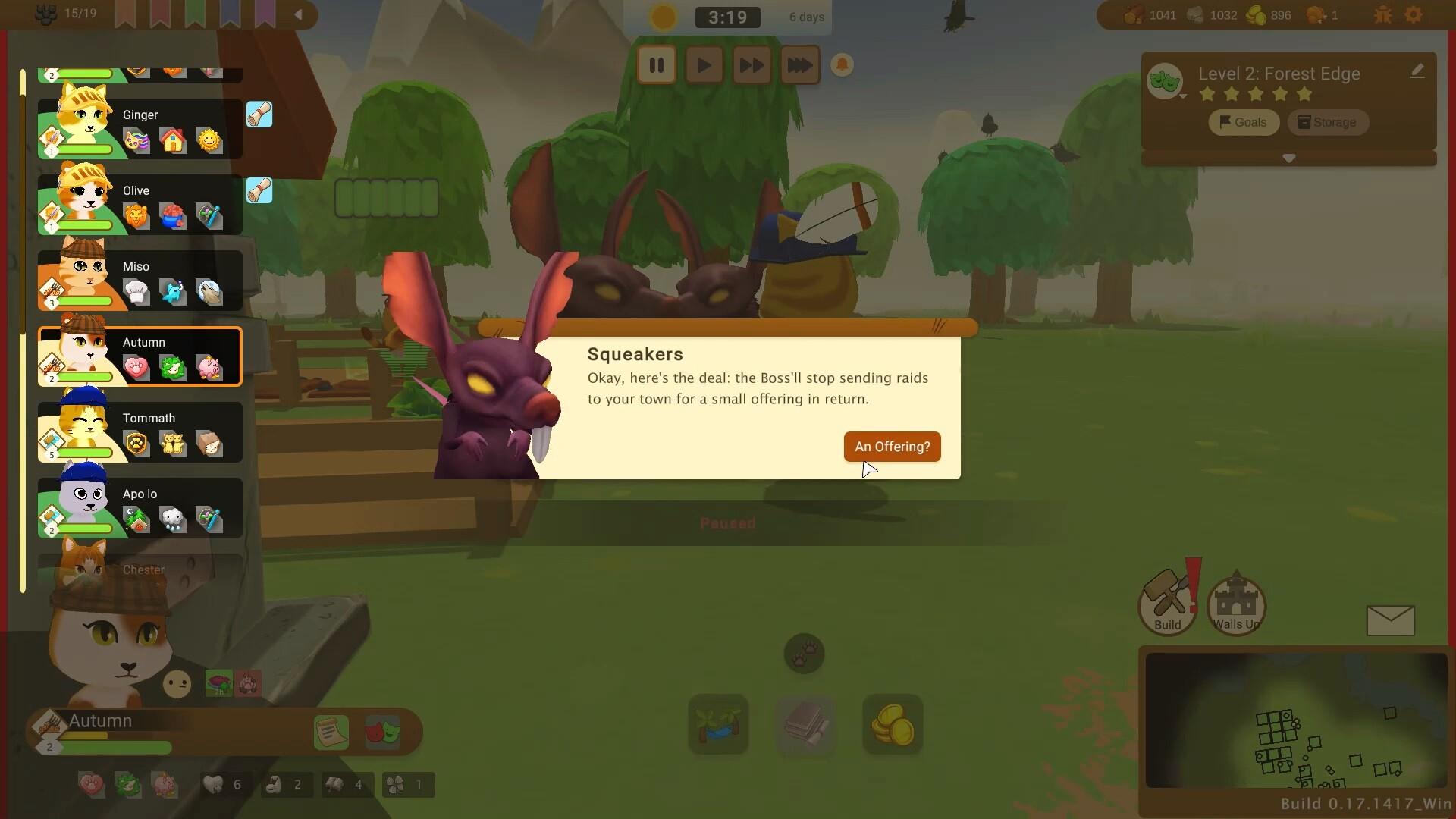The width and height of the screenshot is (1456, 819).
Task: Click the paw print icon above the toolbar
Action: (x=805, y=654)
